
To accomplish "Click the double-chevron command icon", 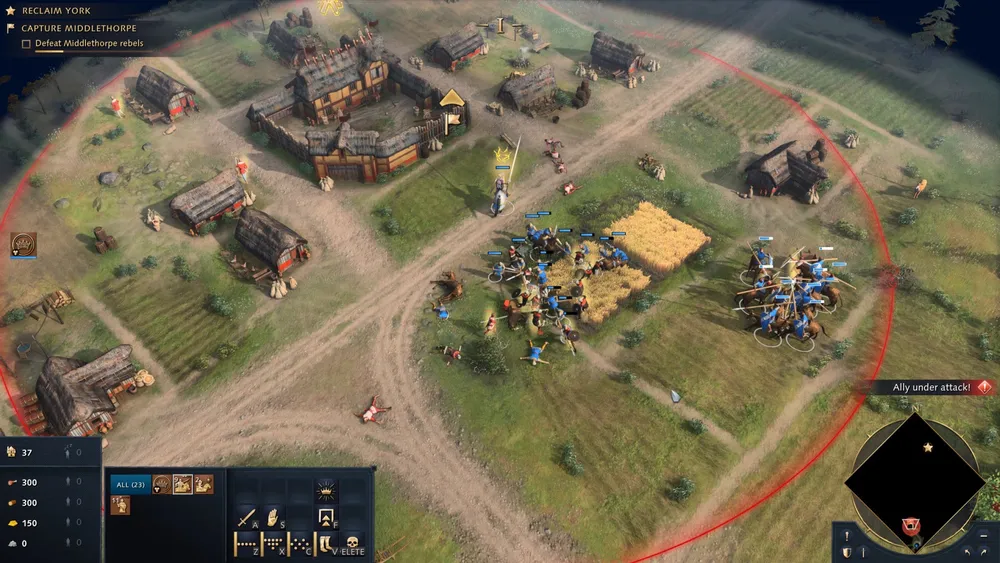I will click(x=326, y=518).
